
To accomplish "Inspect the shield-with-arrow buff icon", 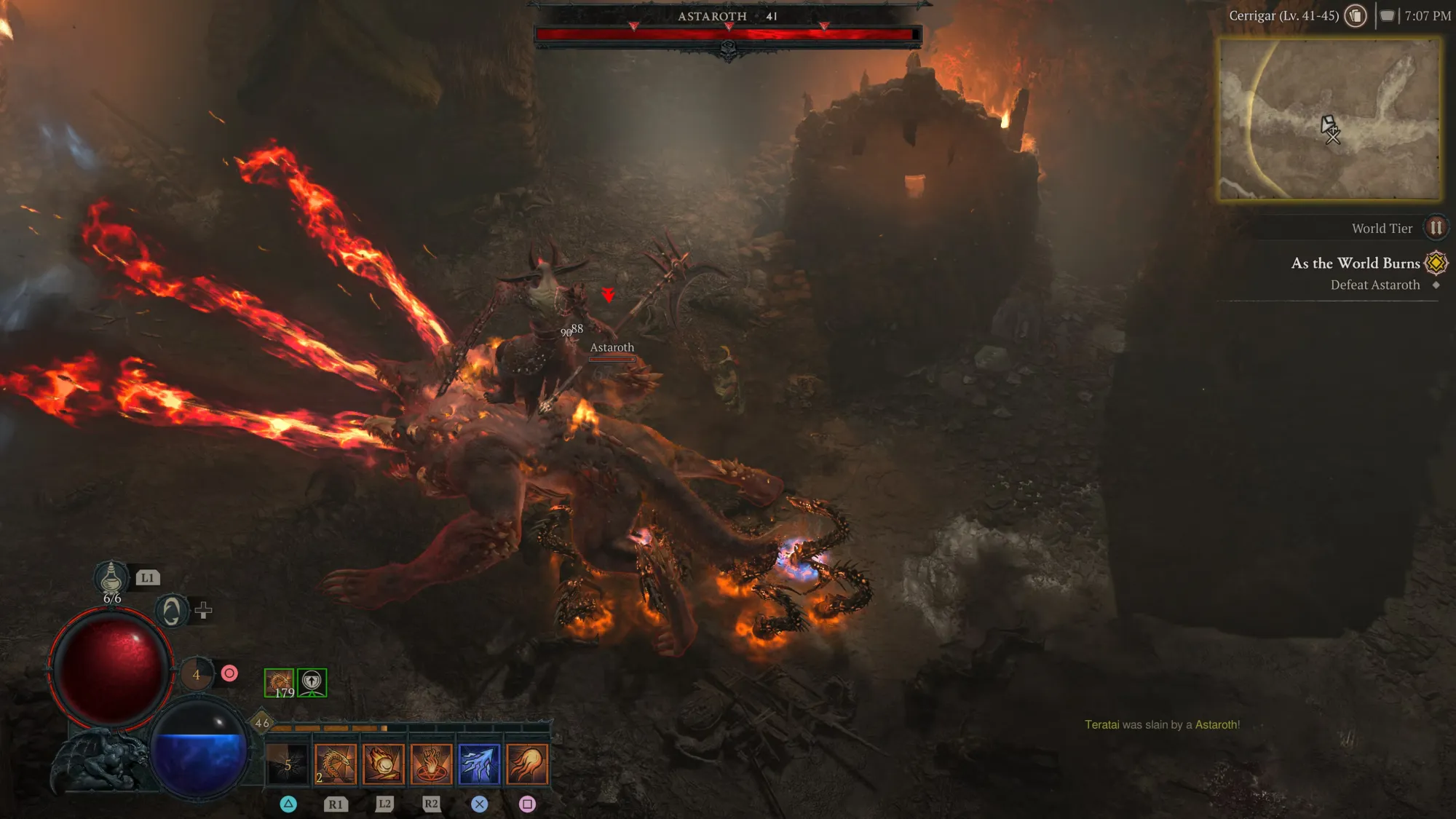I will [312, 682].
